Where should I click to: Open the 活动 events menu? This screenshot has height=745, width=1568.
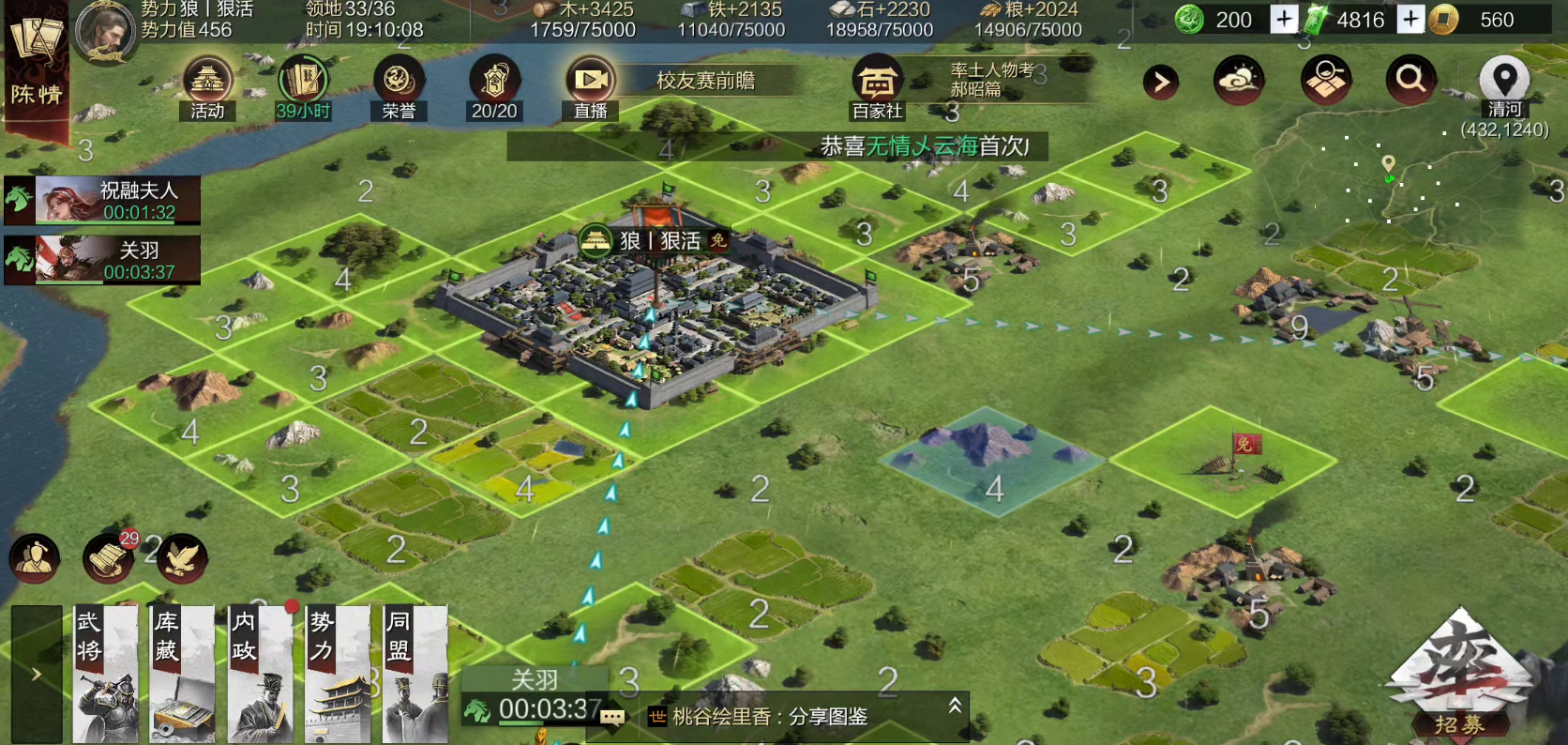[207, 85]
